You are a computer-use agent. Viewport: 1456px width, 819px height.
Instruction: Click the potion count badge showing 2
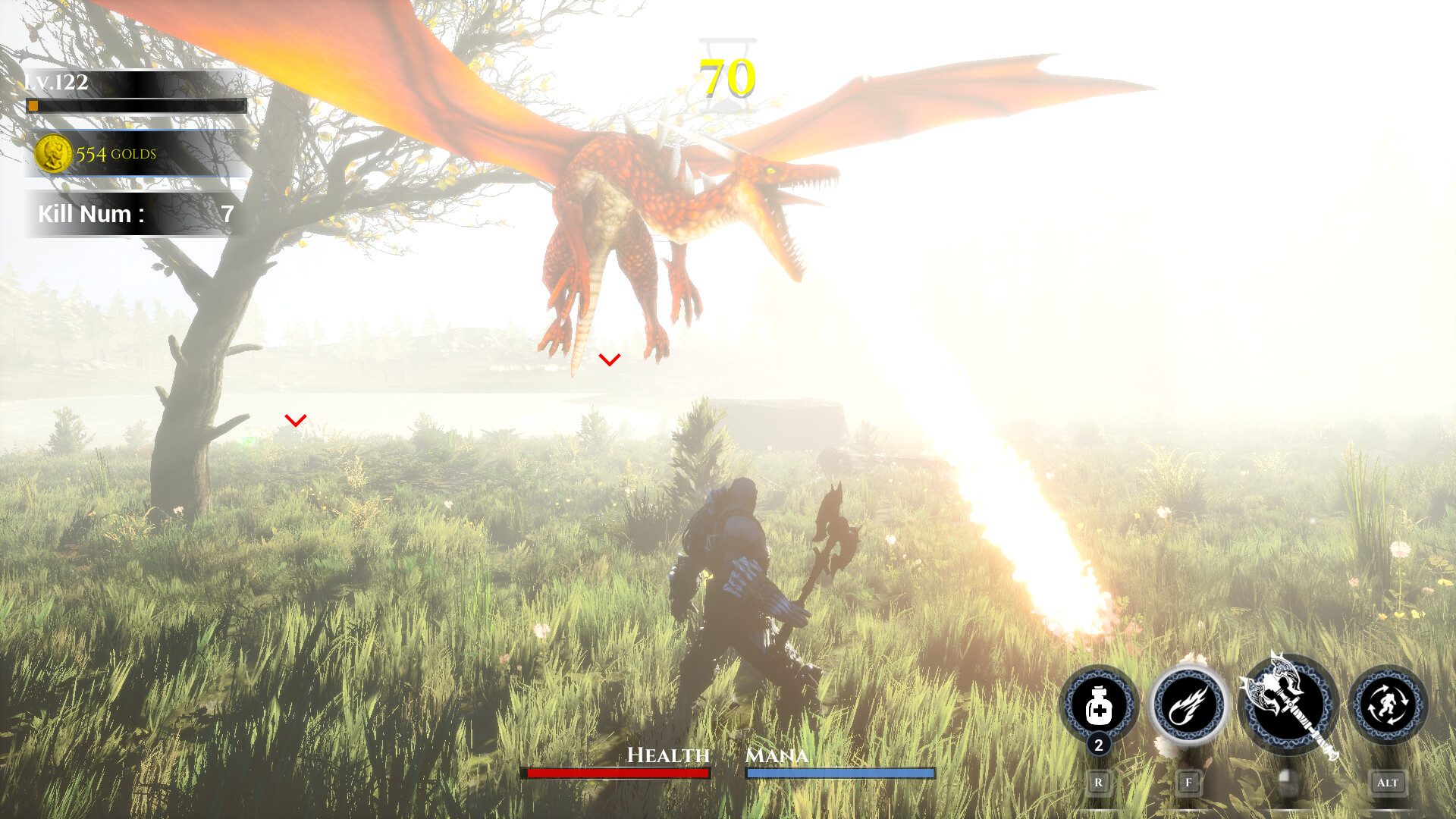point(1099,745)
